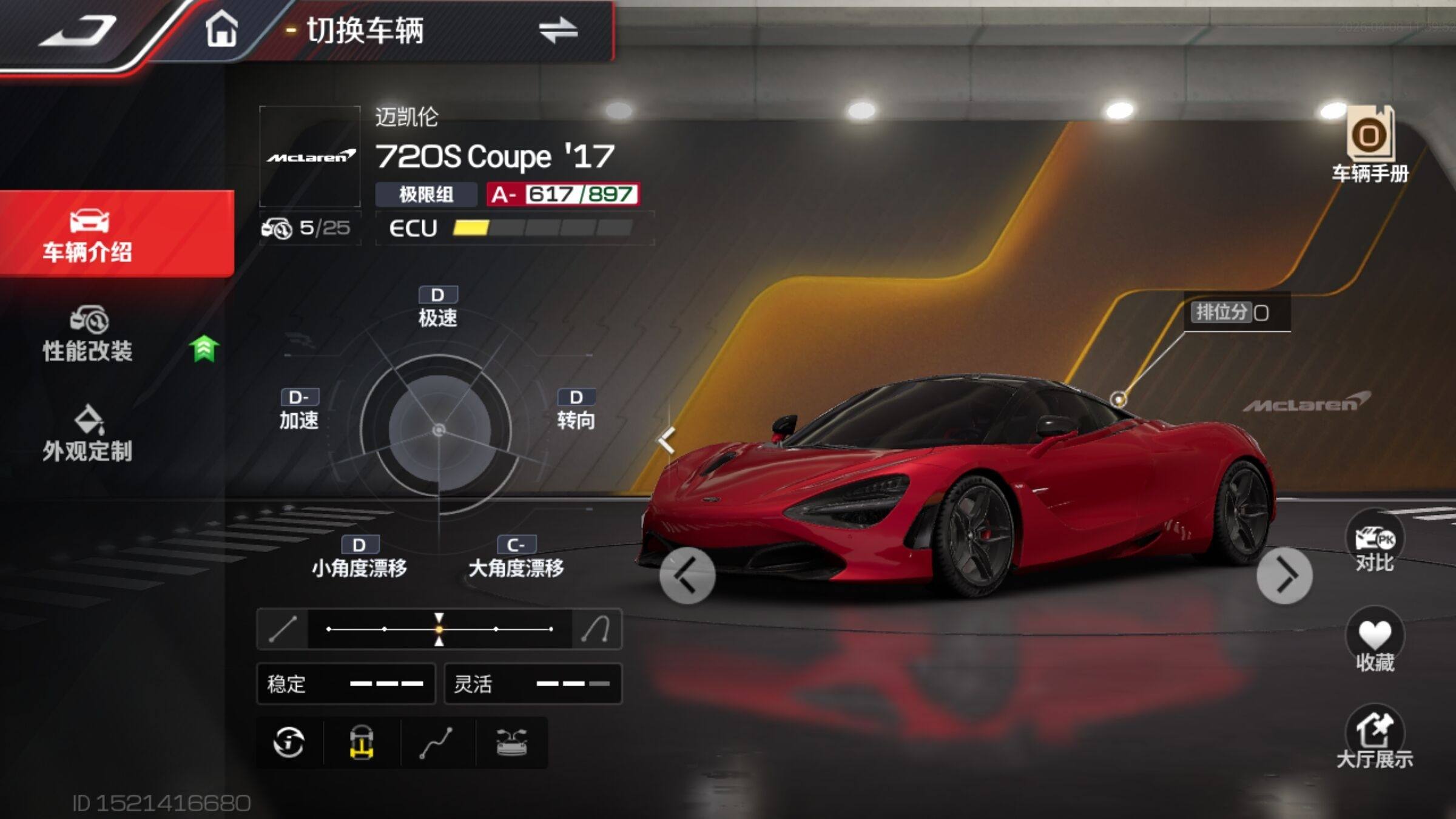Screen dimensions: 1456x819
Task: Go back using the top-left arrow
Action: coord(78,30)
